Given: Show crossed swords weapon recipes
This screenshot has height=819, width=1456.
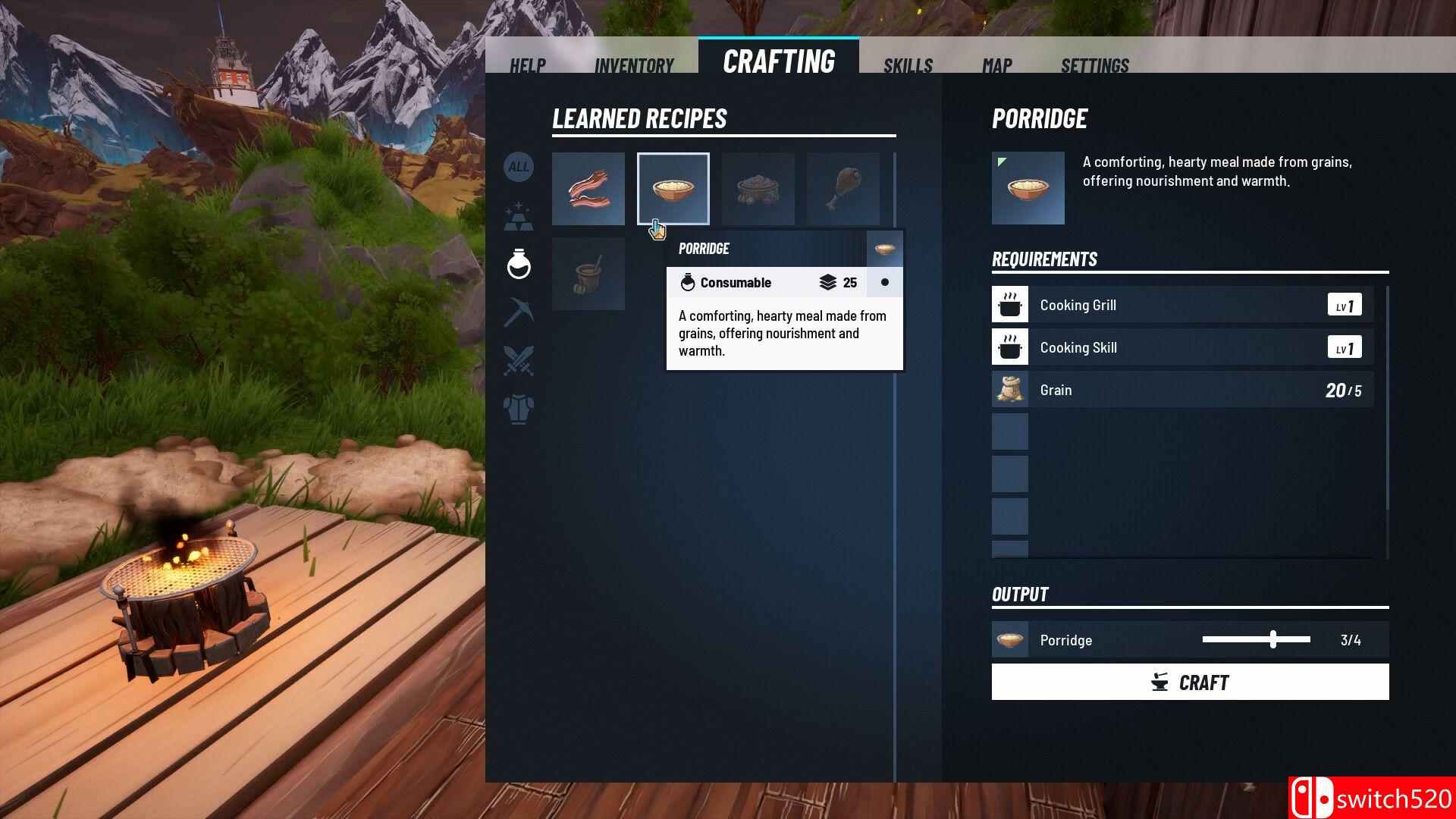Looking at the screenshot, I should 519,361.
